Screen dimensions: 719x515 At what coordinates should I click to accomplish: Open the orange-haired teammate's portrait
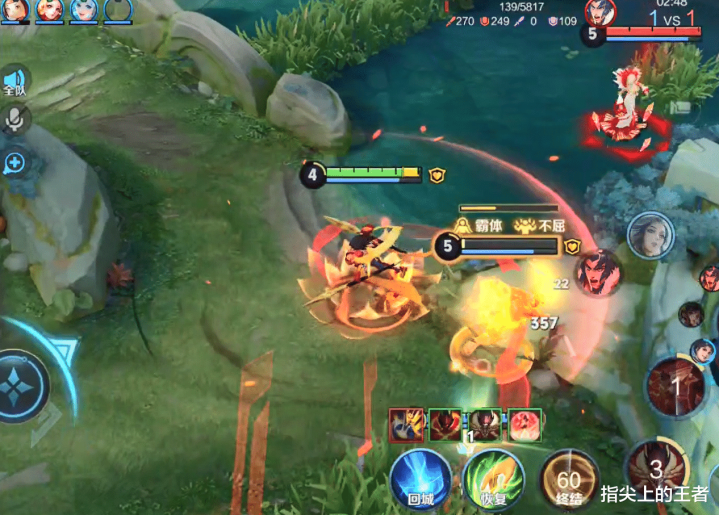[x=49, y=10]
